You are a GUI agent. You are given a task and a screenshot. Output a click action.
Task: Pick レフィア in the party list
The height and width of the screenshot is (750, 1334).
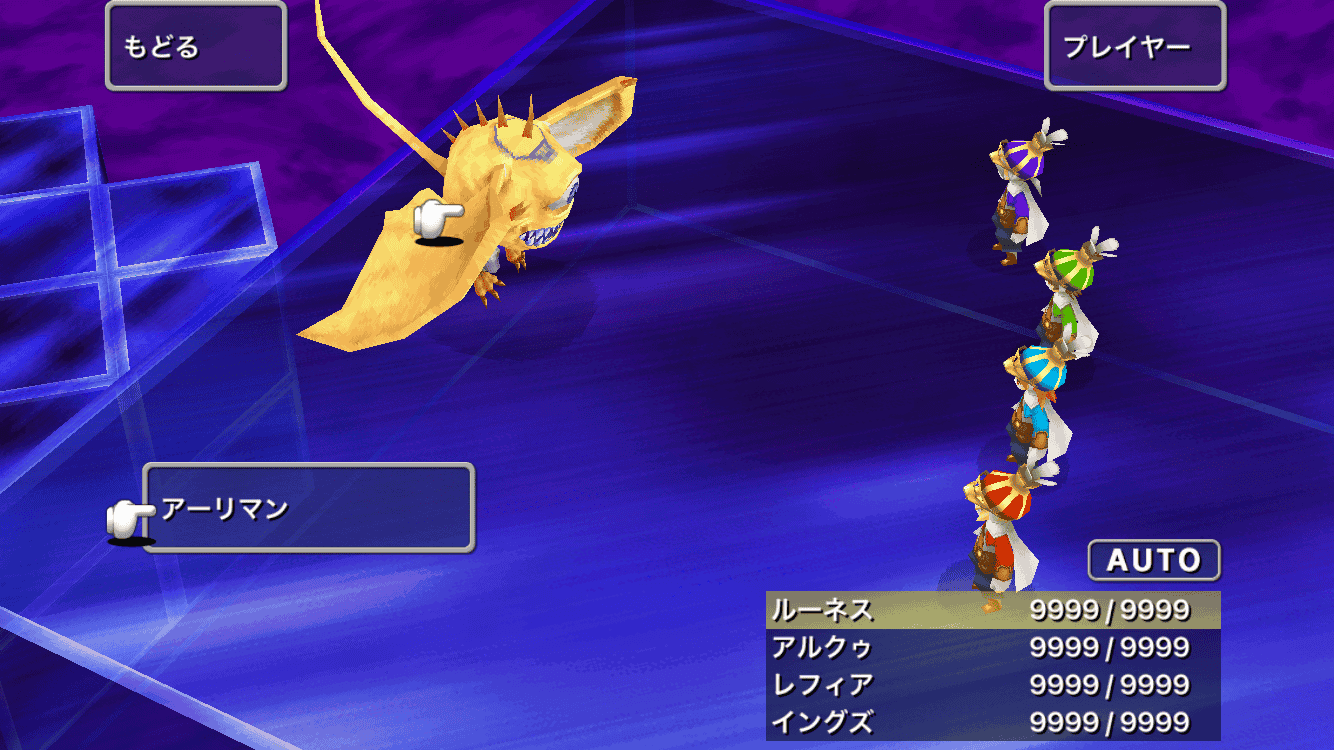tap(992, 685)
